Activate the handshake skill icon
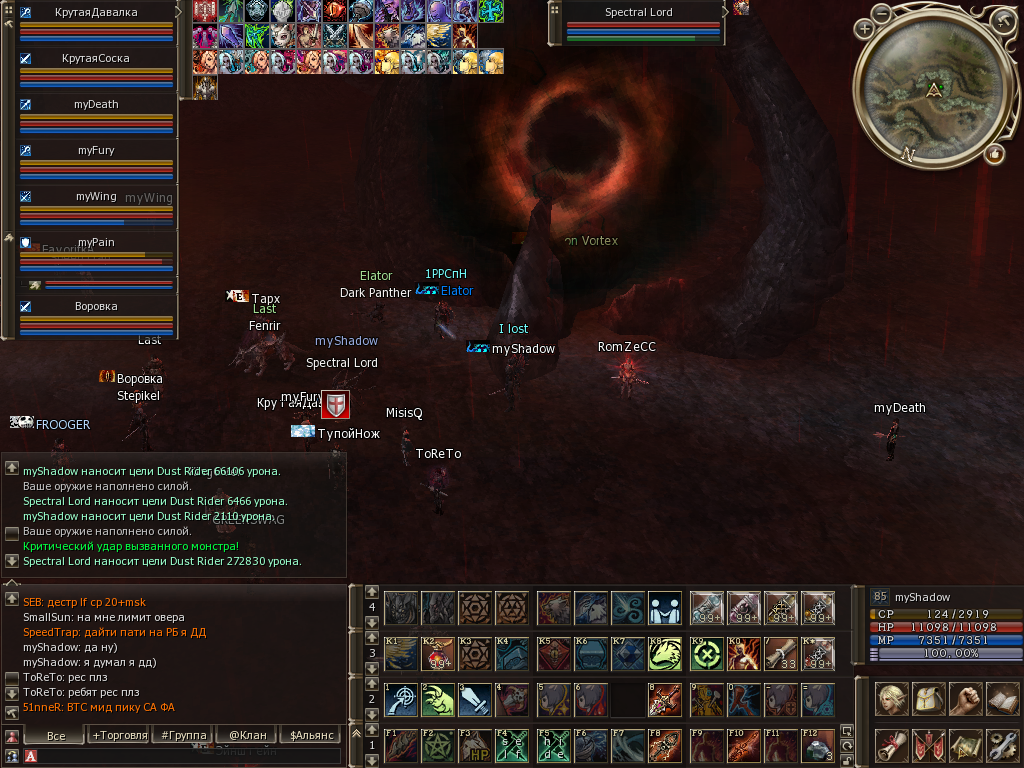Screen dimensions: 1024x768 click(x=665, y=607)
